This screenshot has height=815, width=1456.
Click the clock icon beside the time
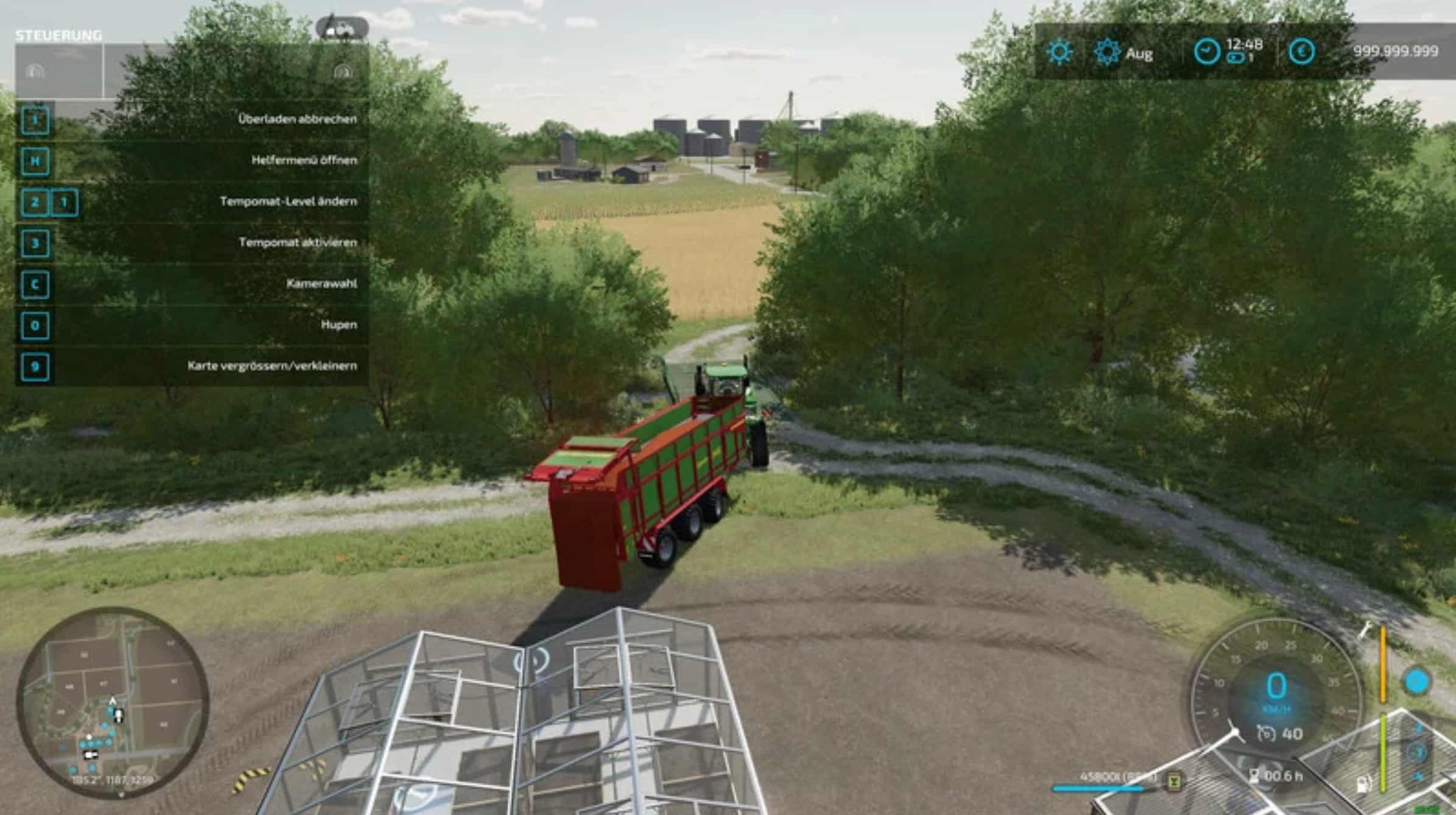[x=1206, y=52]
